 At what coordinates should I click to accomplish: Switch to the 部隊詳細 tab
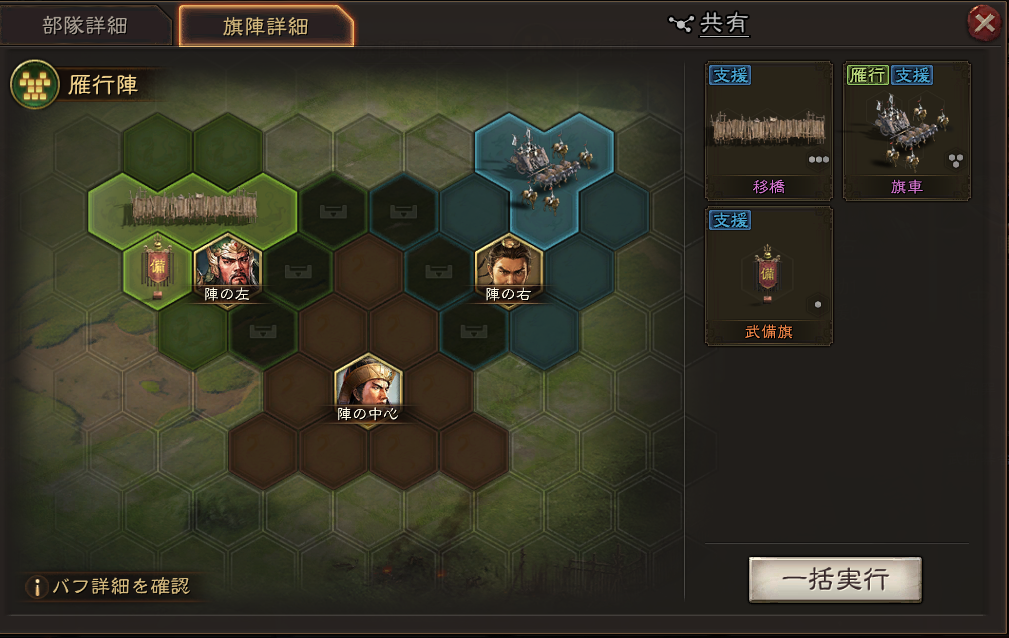(85, 25)
